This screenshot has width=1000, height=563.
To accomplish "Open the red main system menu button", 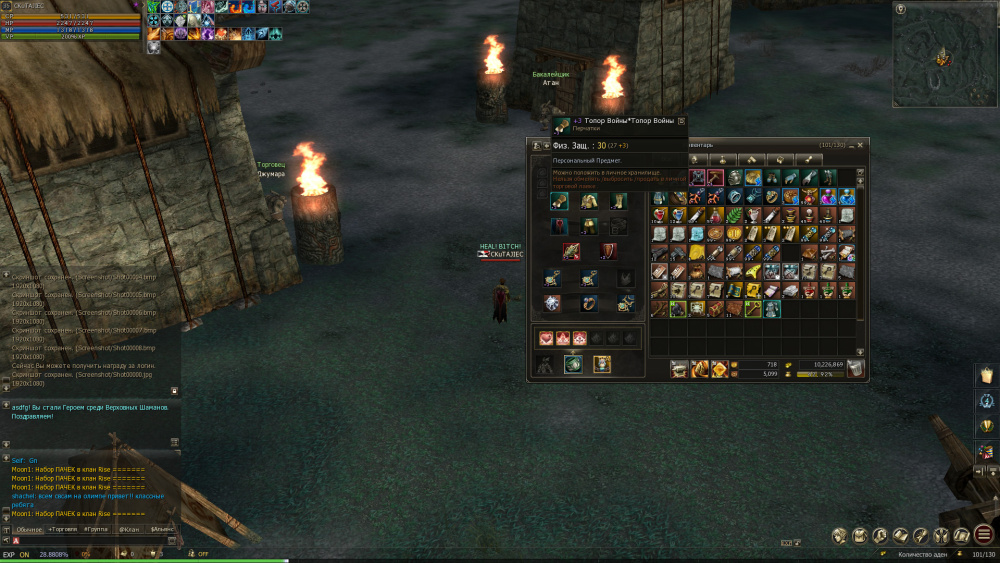I will pos(984,535).
